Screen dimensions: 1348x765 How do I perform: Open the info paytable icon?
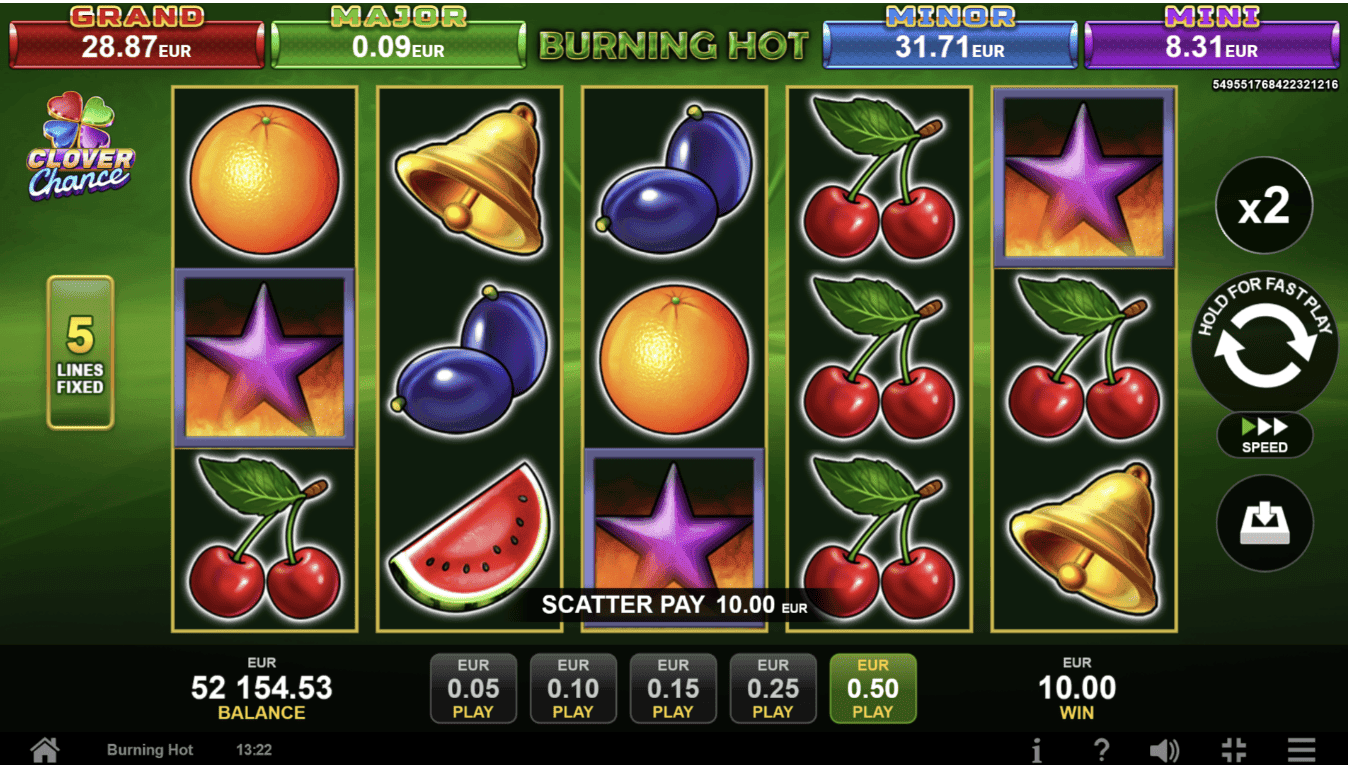click(x=1037, y=749)
